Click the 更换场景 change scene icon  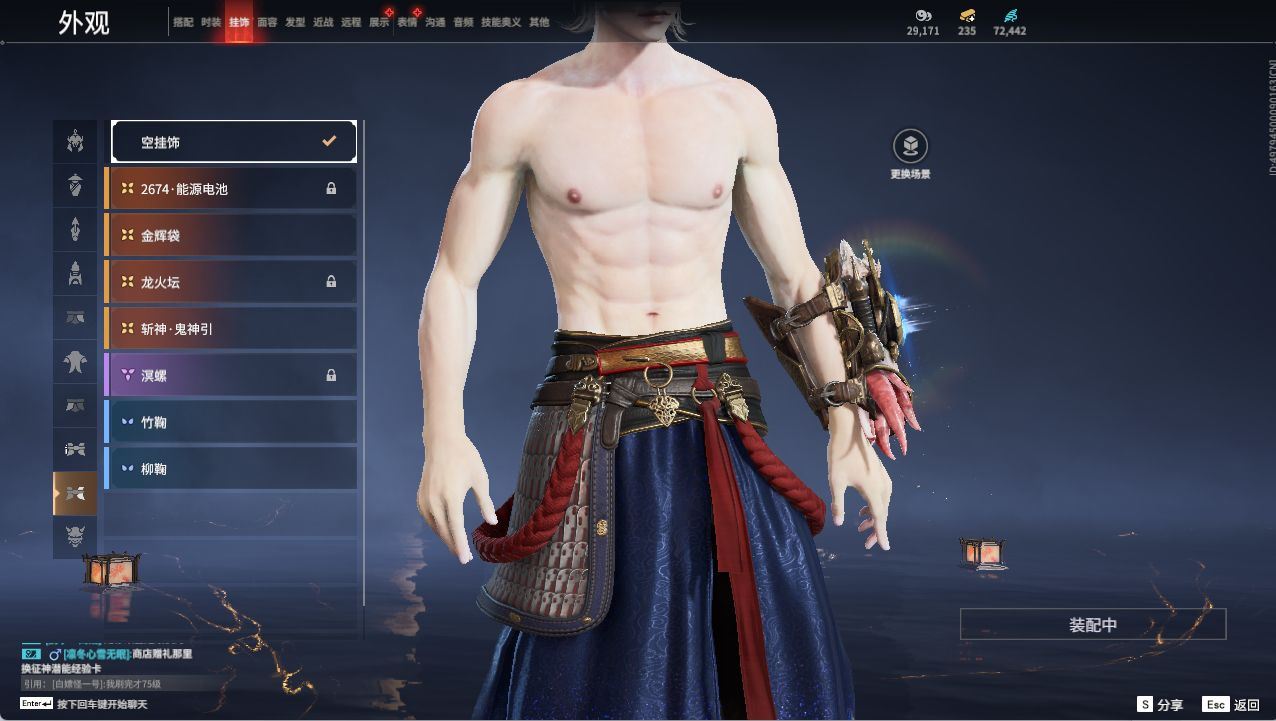click(910, 148)
